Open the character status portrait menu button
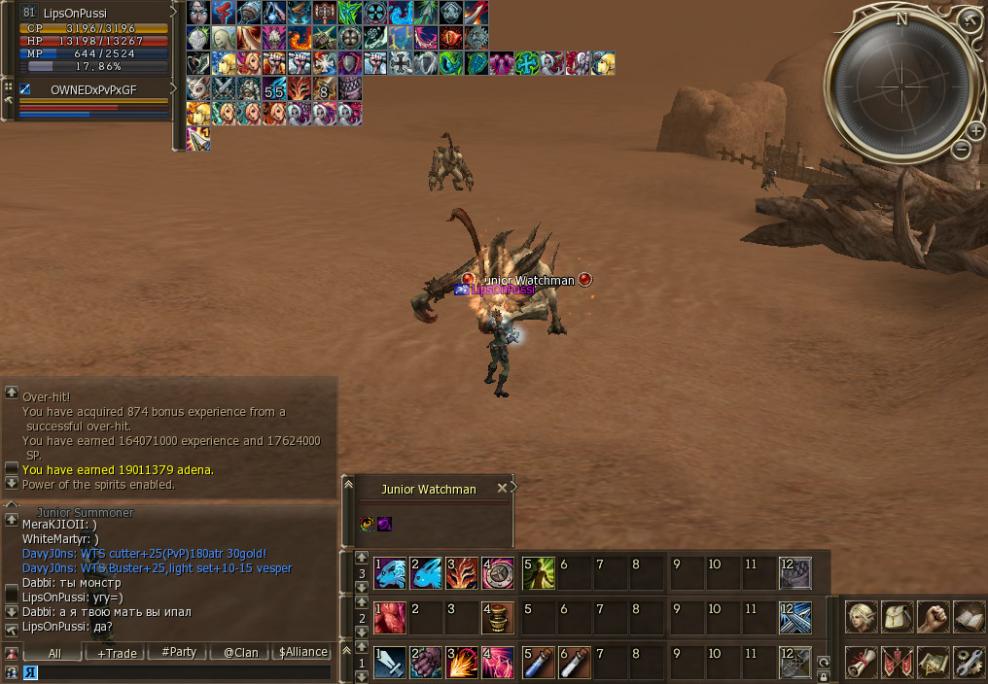This screenshot has width=988, height=684. coord(861,617)
